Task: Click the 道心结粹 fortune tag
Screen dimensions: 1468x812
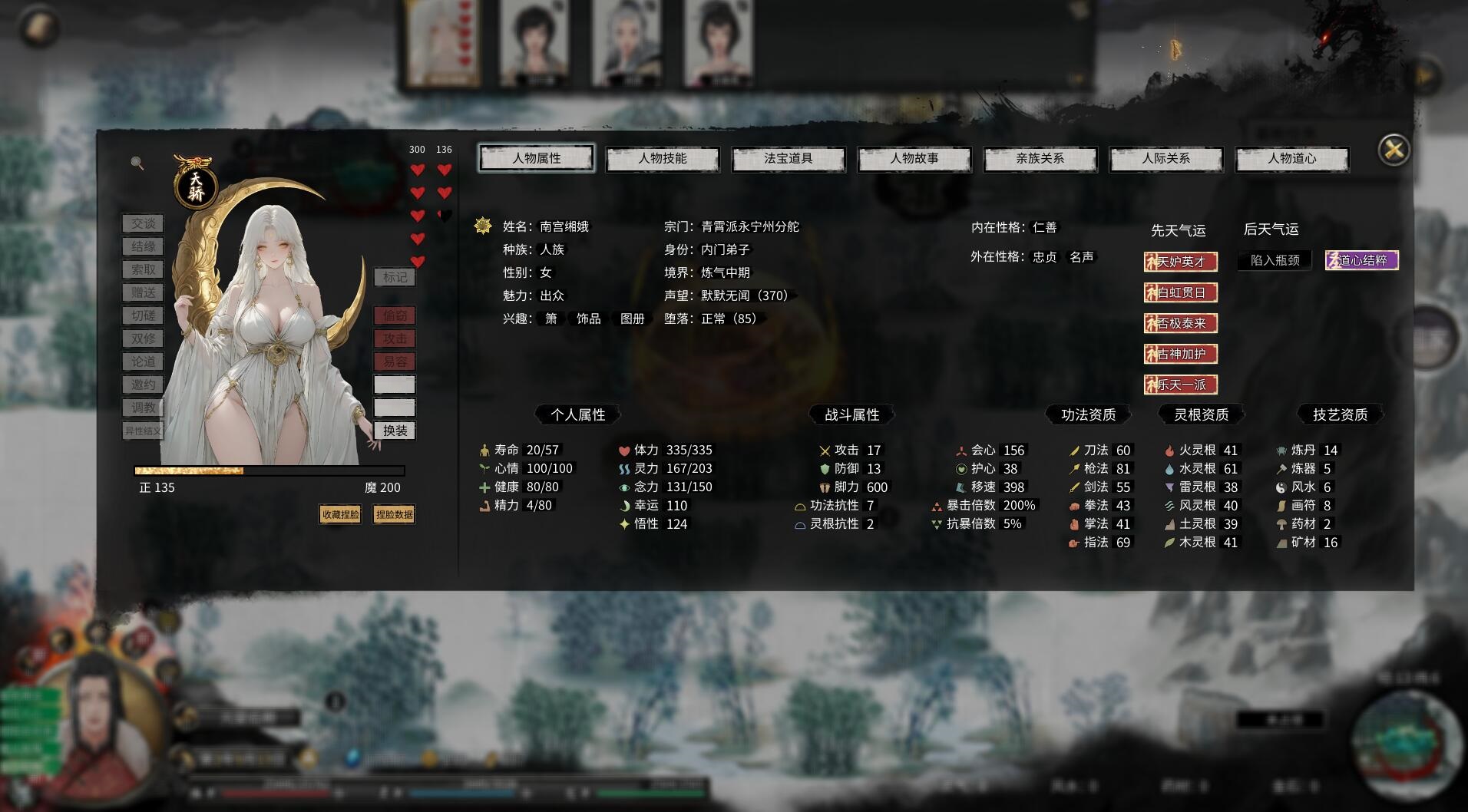Action: pyautogui.click(x=1362, y=260)
